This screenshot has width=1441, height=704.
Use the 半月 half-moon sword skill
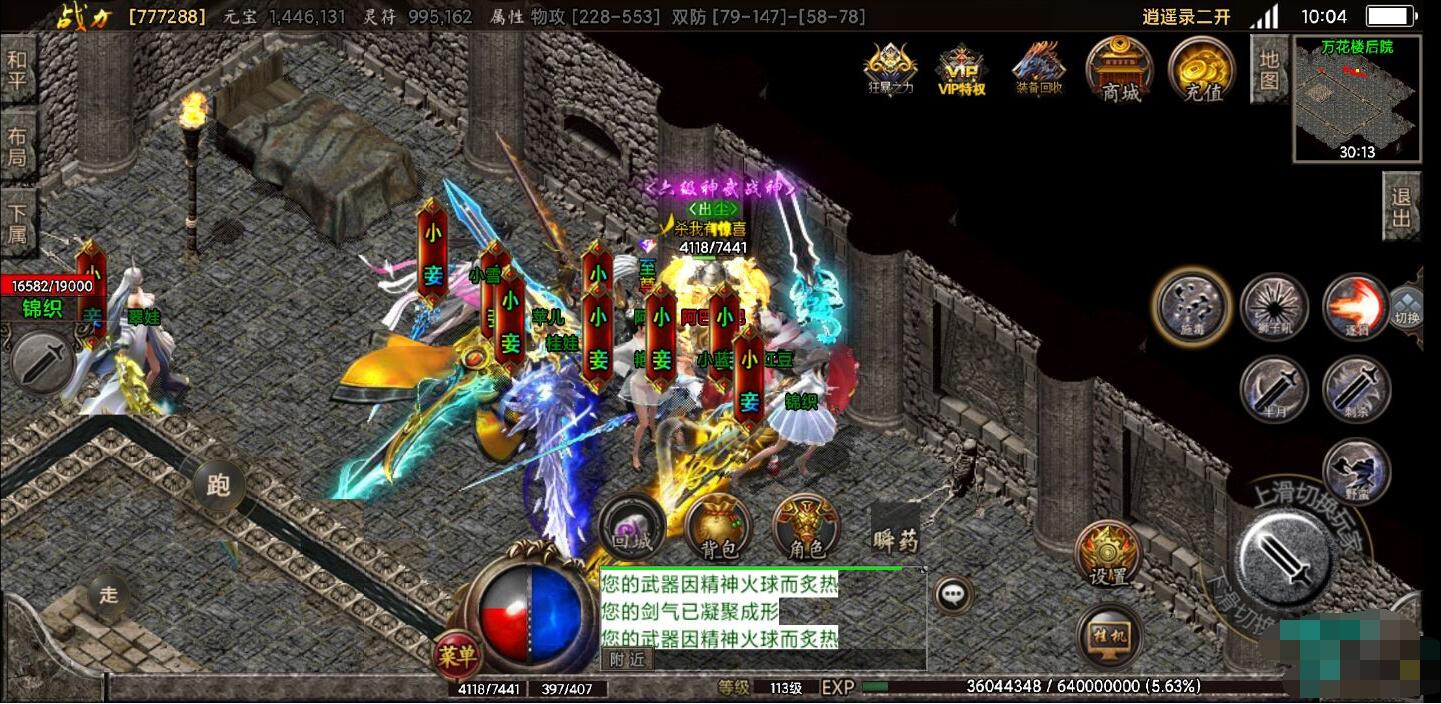pyautogui.click(x=1274, y=388)
